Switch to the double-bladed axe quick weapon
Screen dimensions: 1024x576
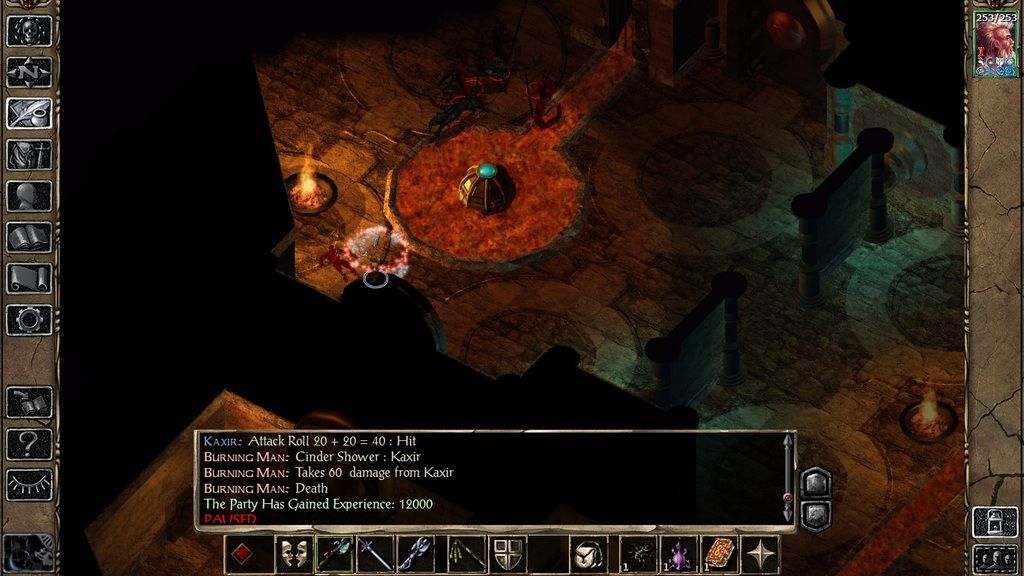[x=415, y=554]
